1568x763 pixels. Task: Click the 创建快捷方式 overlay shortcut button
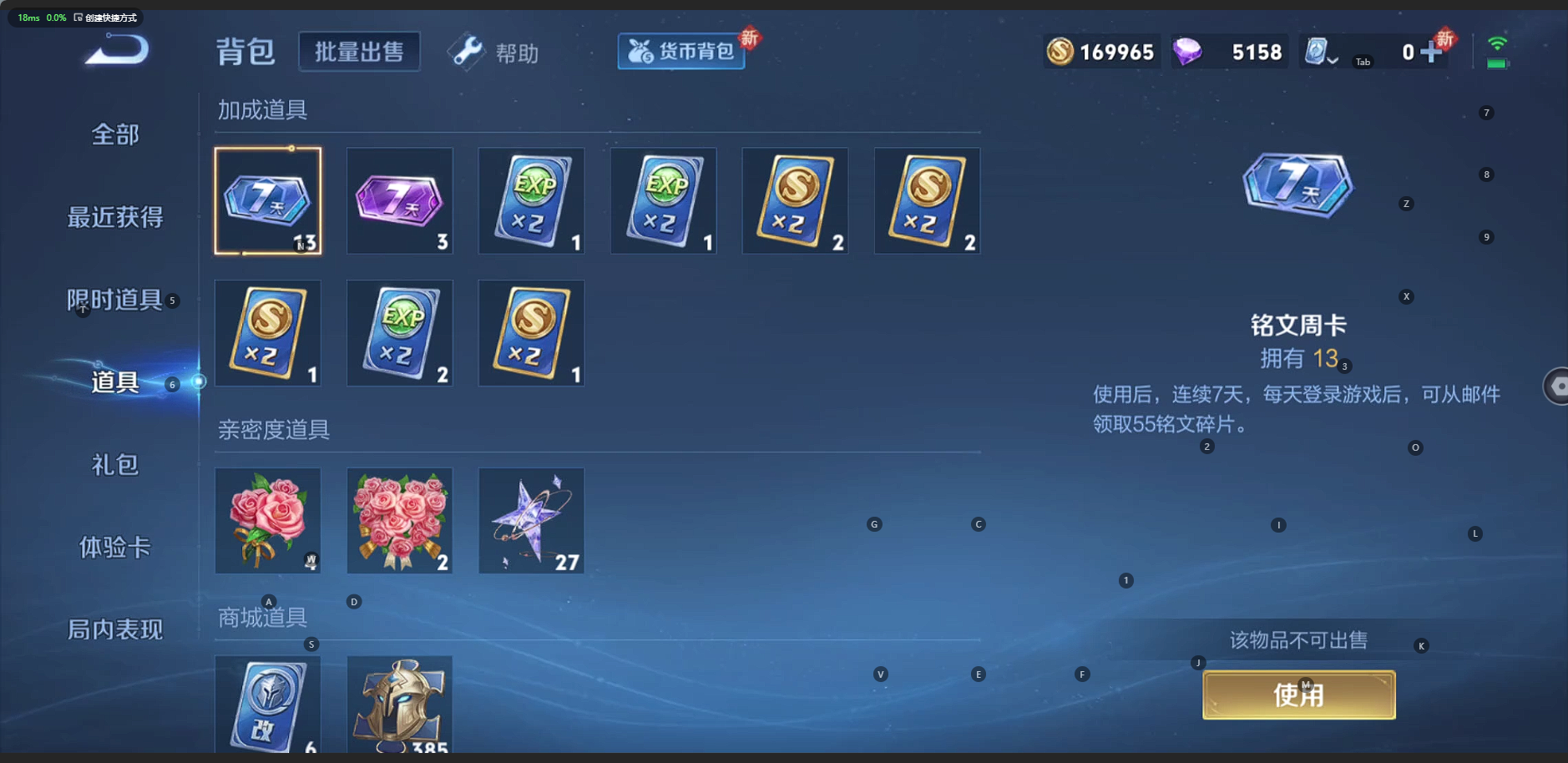[106, 18]
